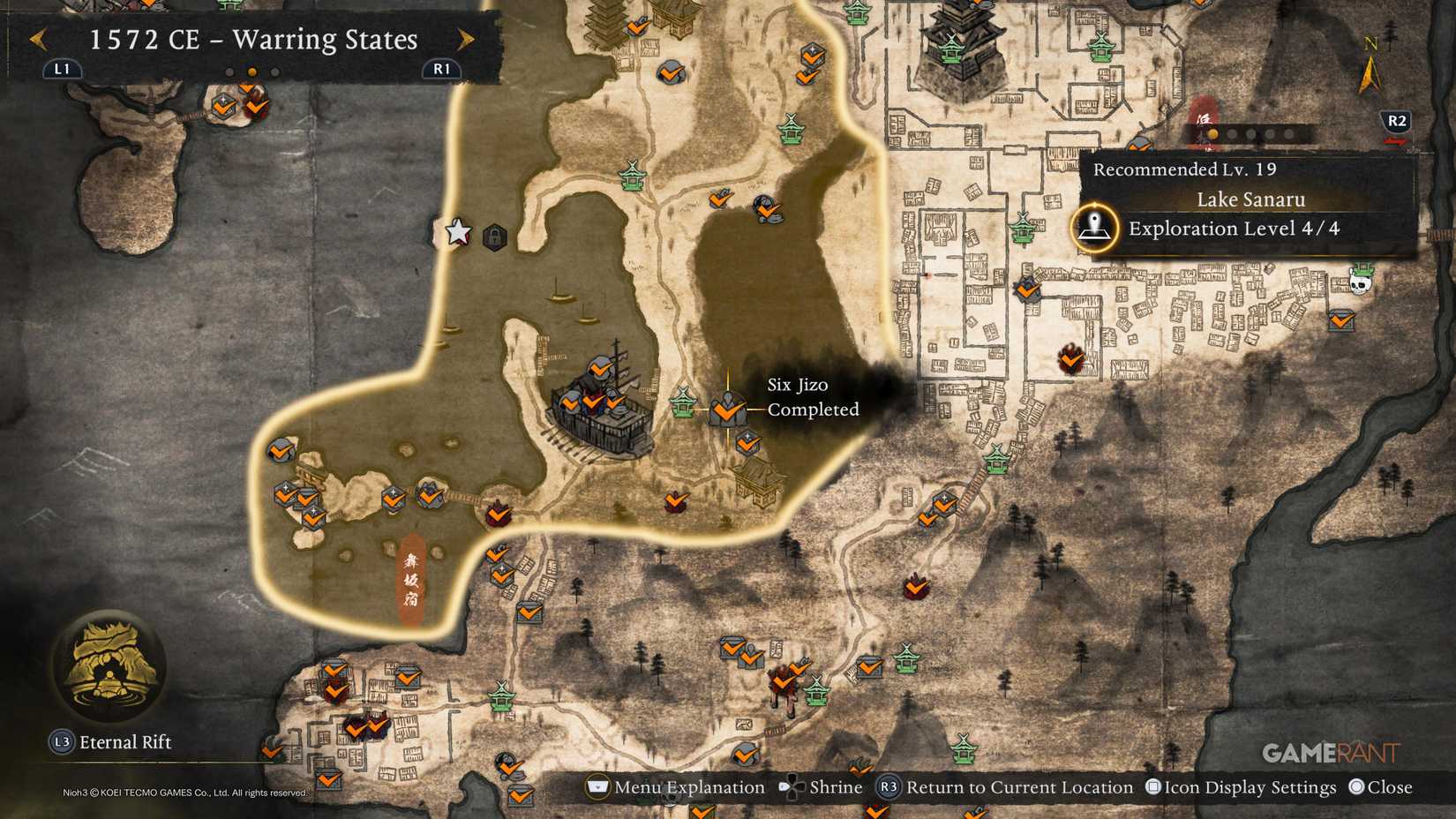Click Return to Current Location
The height and width of the screenshot is (819, 1456).
point(888,786)
